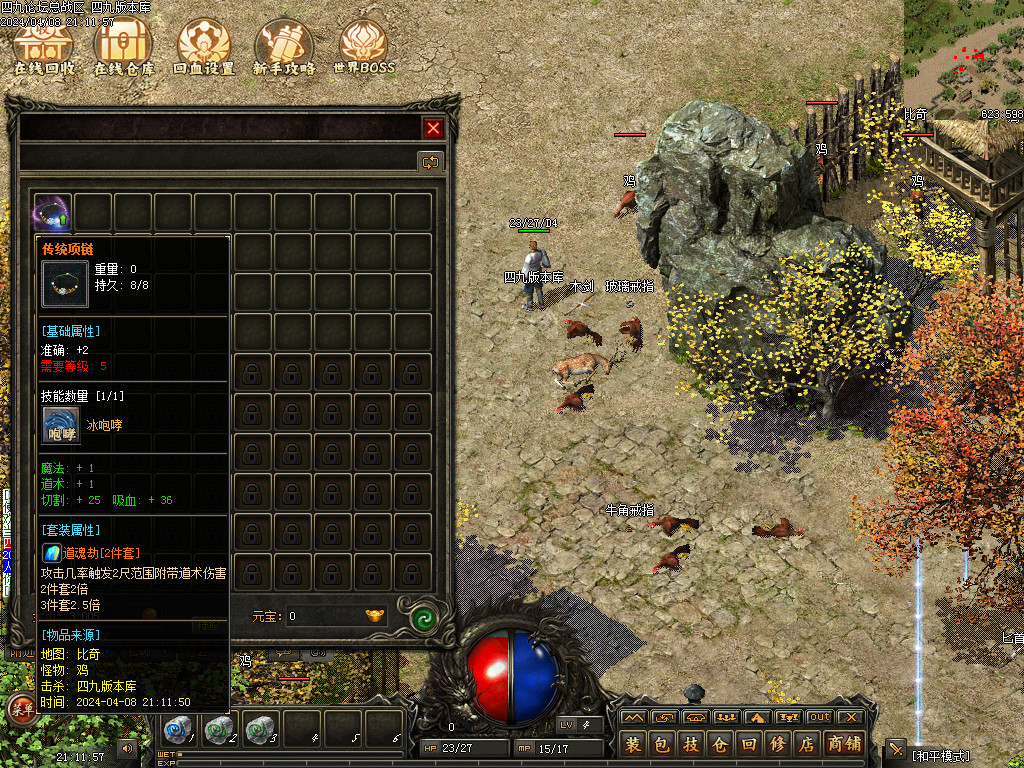
Task: Click the gold ingot icon beside 元宝
Action: [x=375, y=616]
